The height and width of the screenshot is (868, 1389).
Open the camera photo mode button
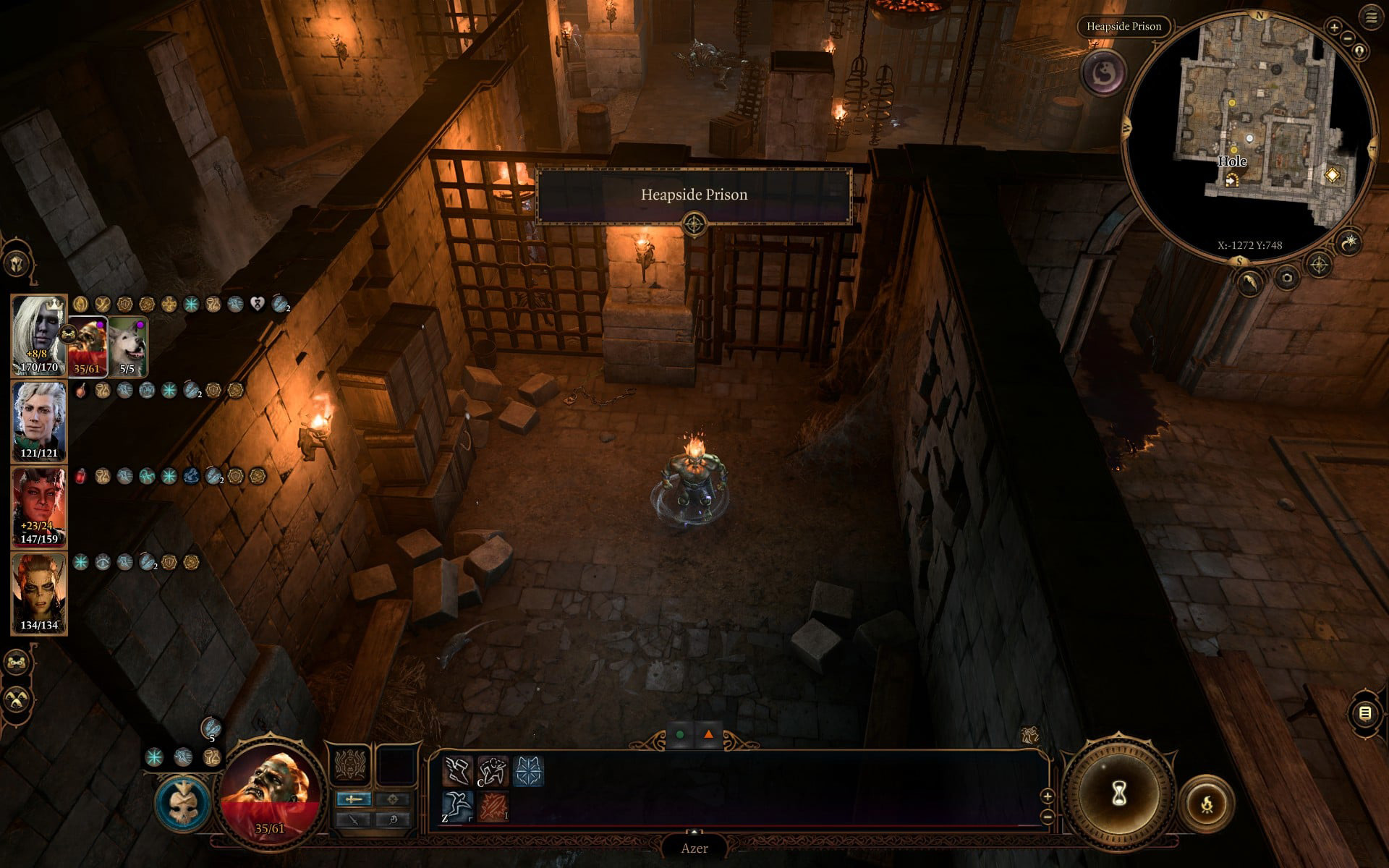[1286, 277]
